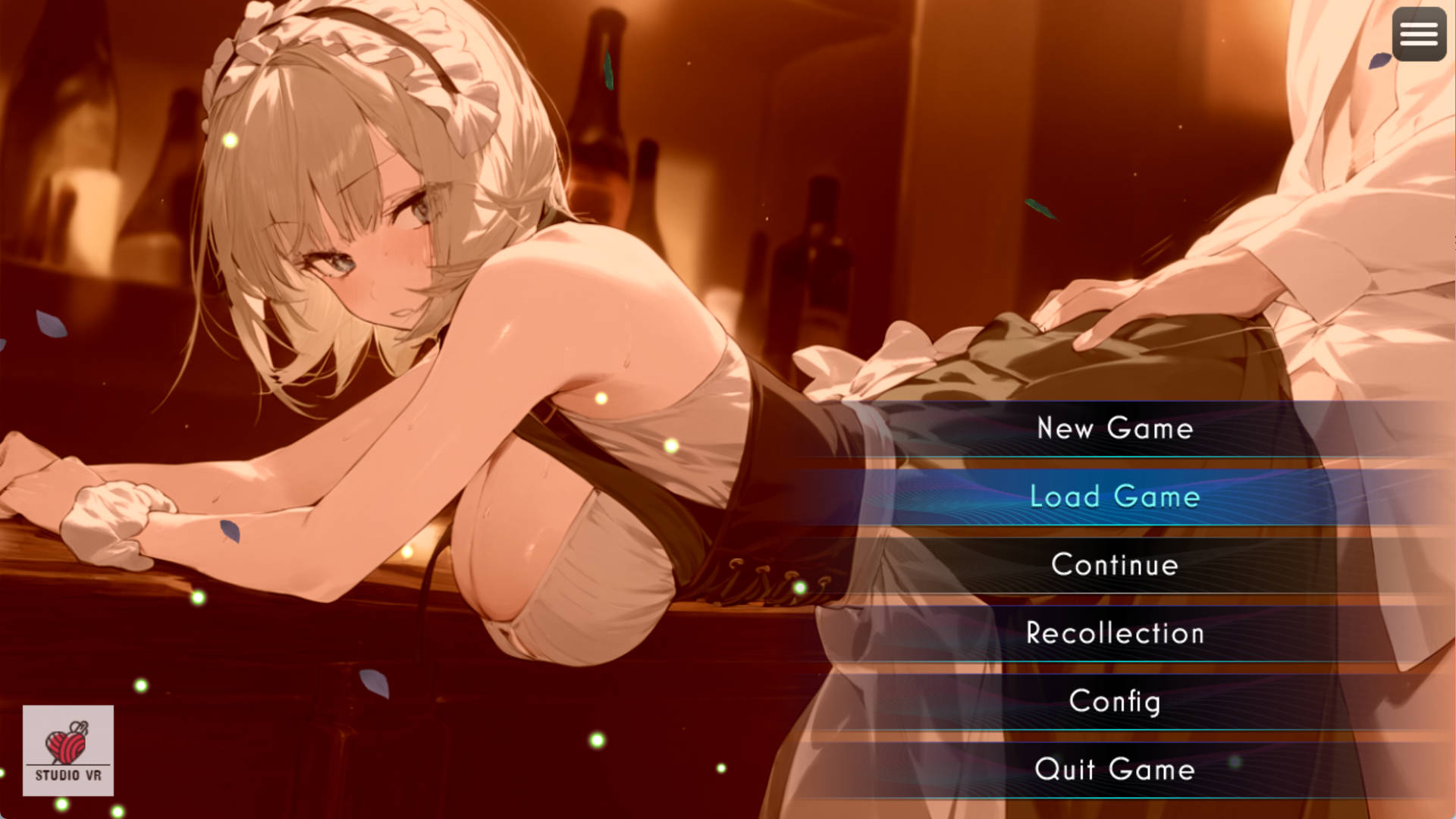Open the Recollection gallery

(1115, 633)
